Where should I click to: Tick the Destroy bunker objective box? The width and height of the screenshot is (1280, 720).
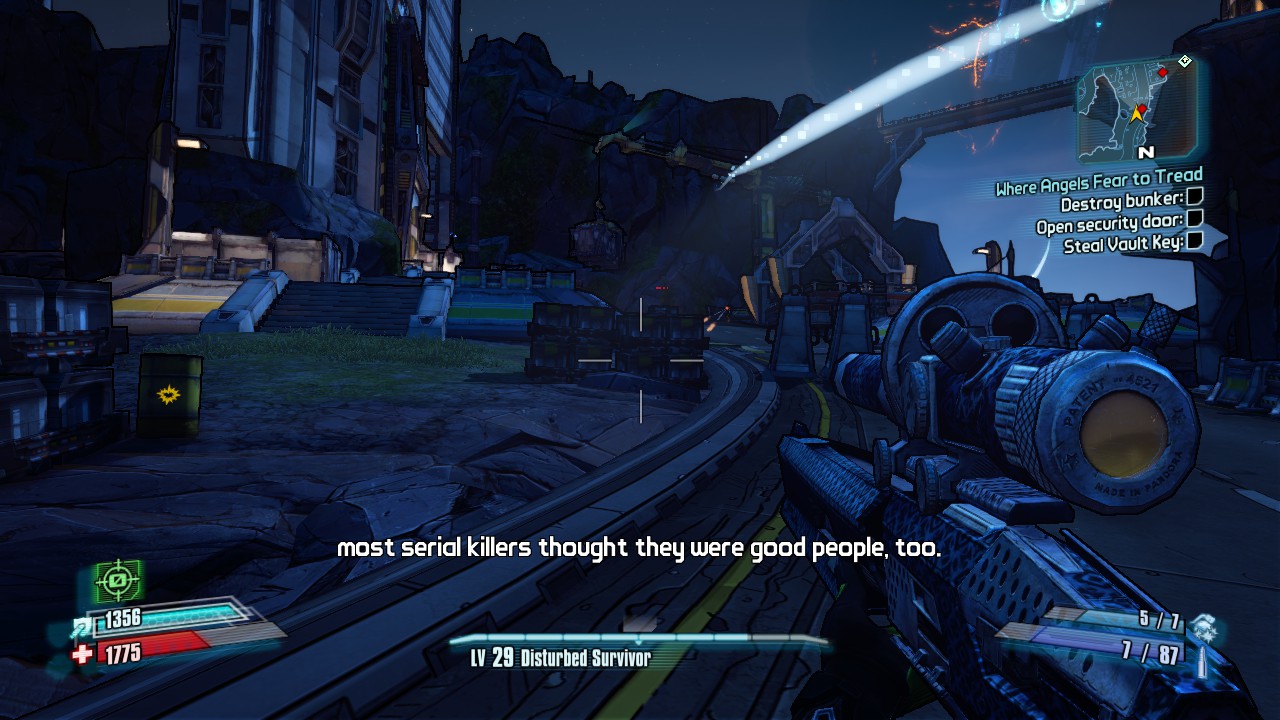coord(1194,202)
